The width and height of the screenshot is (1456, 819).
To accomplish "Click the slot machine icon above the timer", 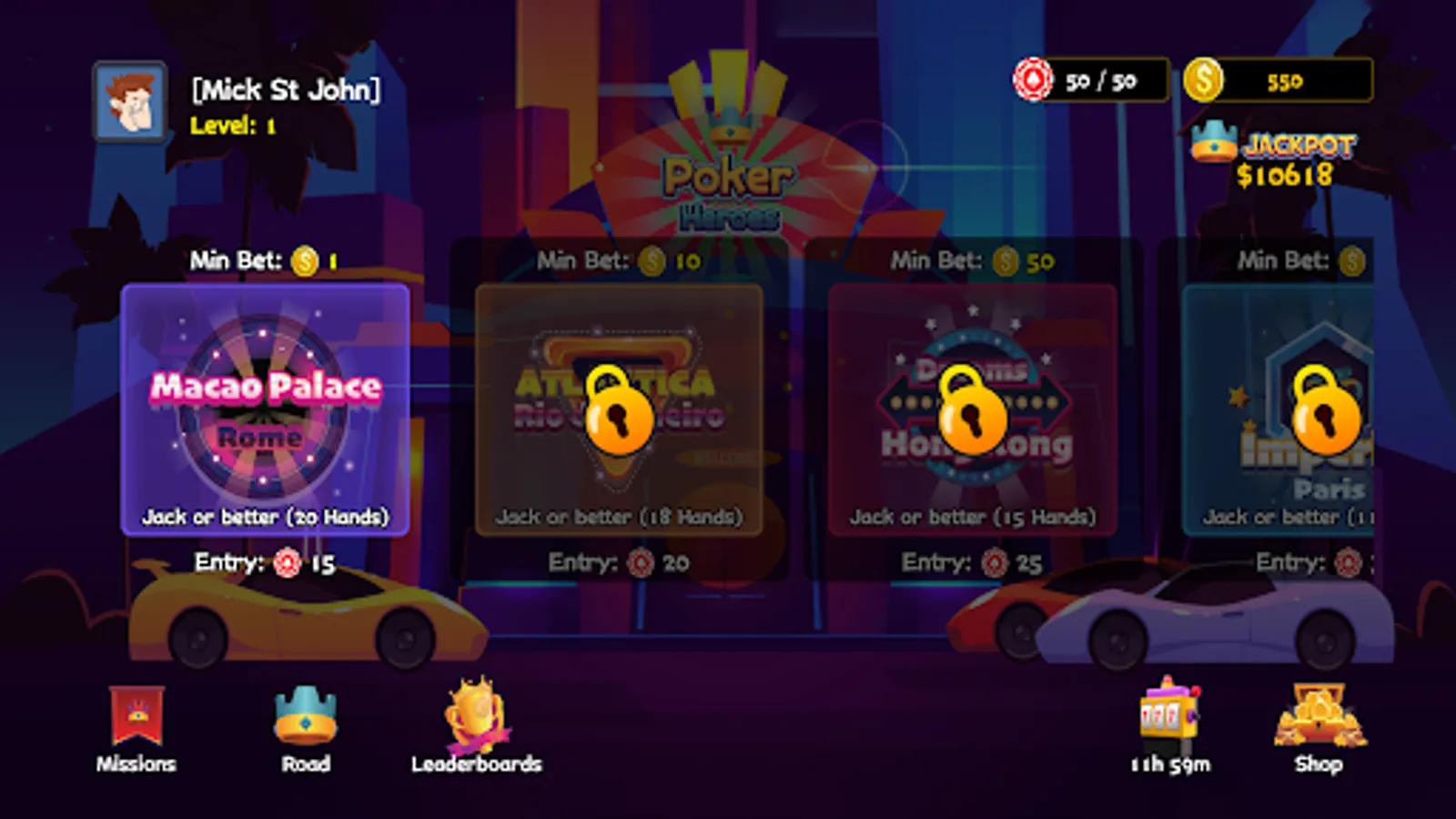I will point(1168,714).
